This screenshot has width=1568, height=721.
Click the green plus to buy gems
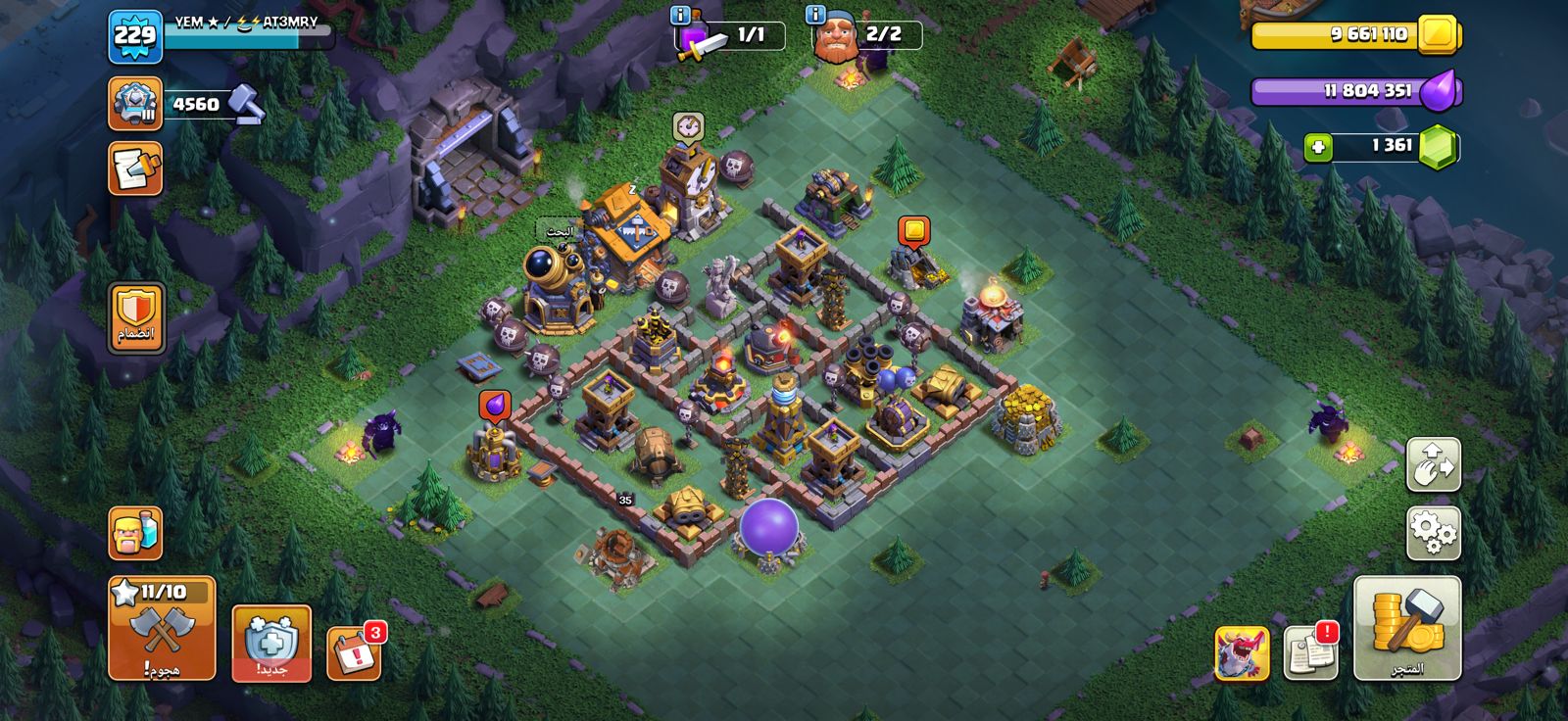click(x=1318, y=147)
